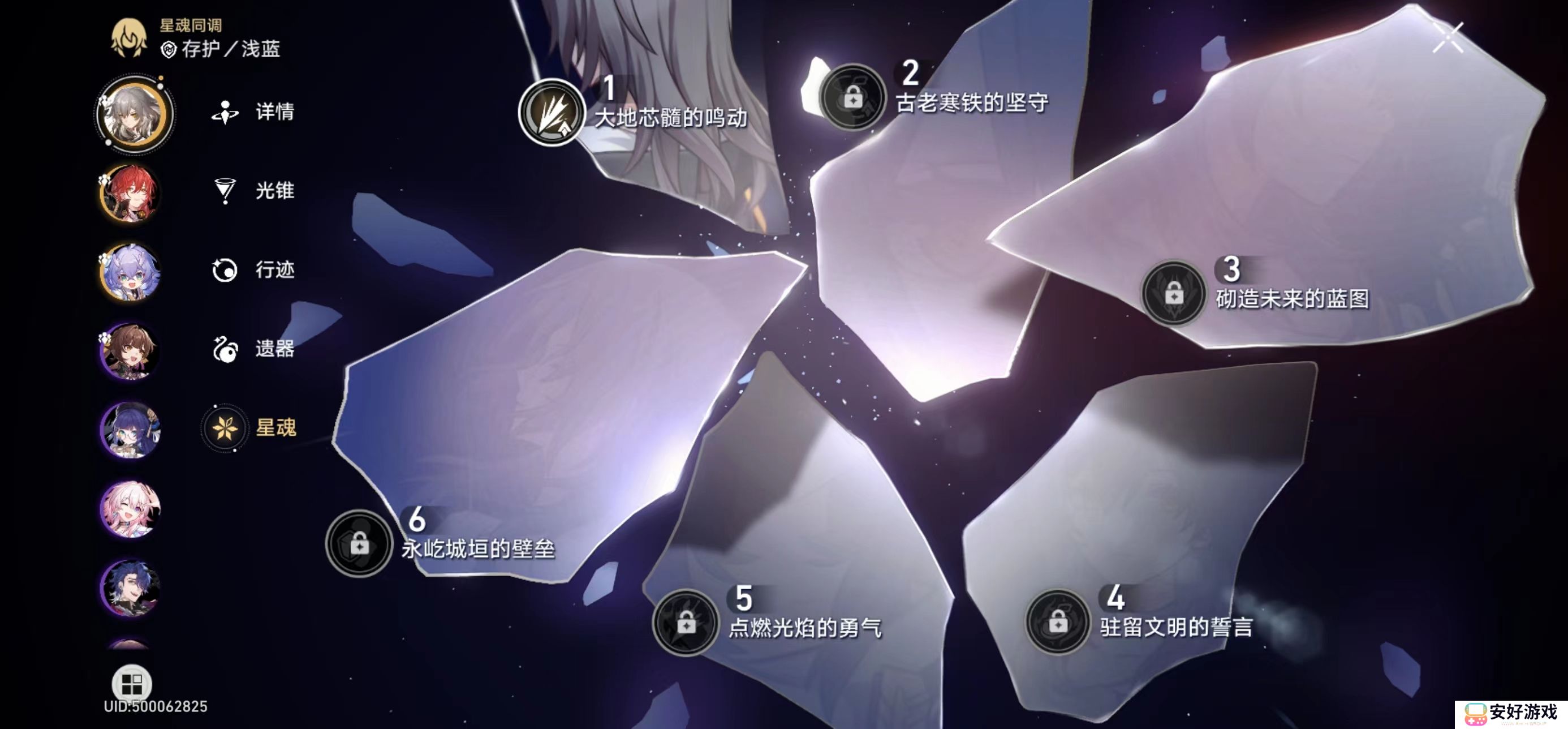The height and width of the screenshot is (729, 1568).
Task: Switch to the 详情 details tab
Action: coord(225,112)
